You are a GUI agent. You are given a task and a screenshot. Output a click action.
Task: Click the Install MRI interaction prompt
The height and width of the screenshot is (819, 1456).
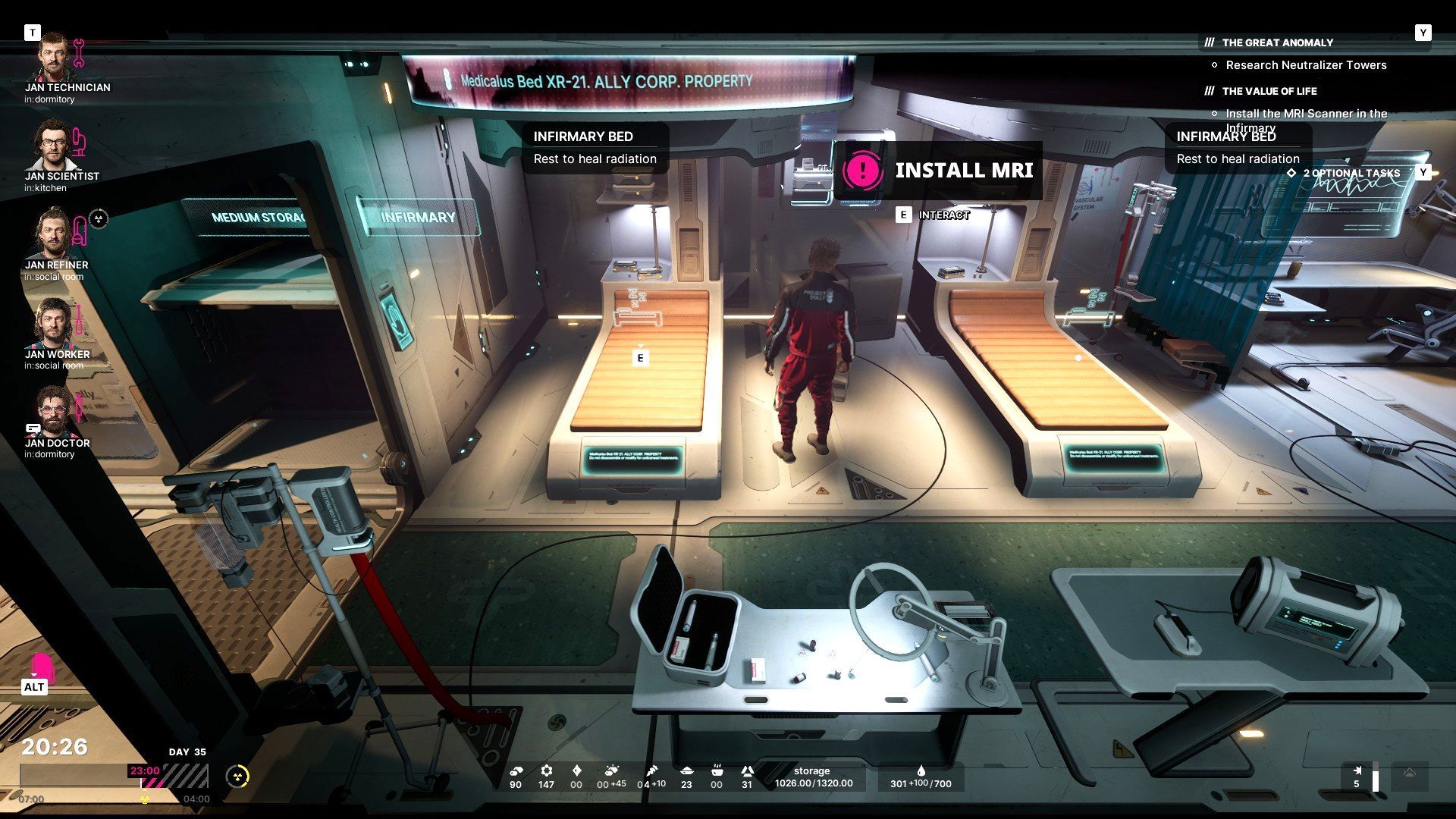pyautogui.click(x=940, y=170)
